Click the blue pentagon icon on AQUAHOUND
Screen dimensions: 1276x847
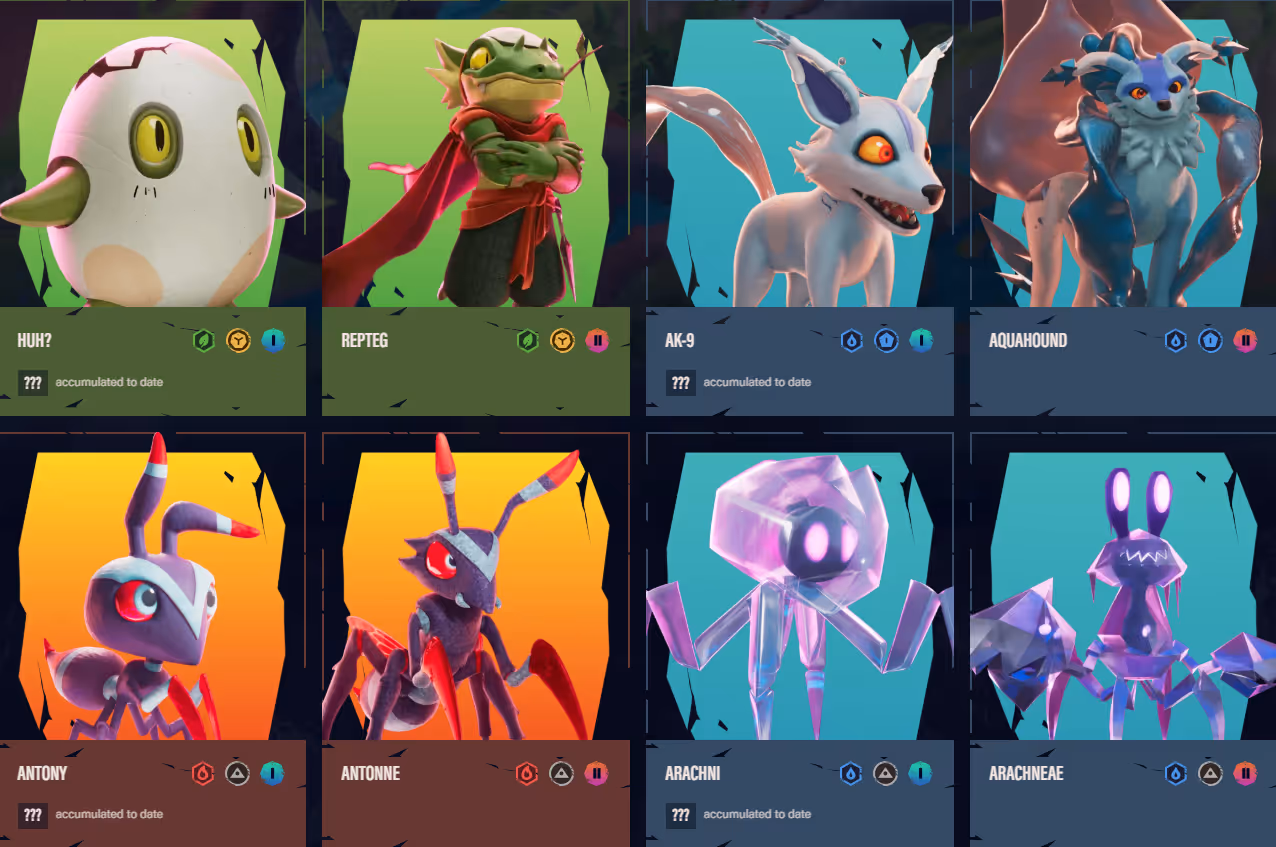[x=1210, y=341]
